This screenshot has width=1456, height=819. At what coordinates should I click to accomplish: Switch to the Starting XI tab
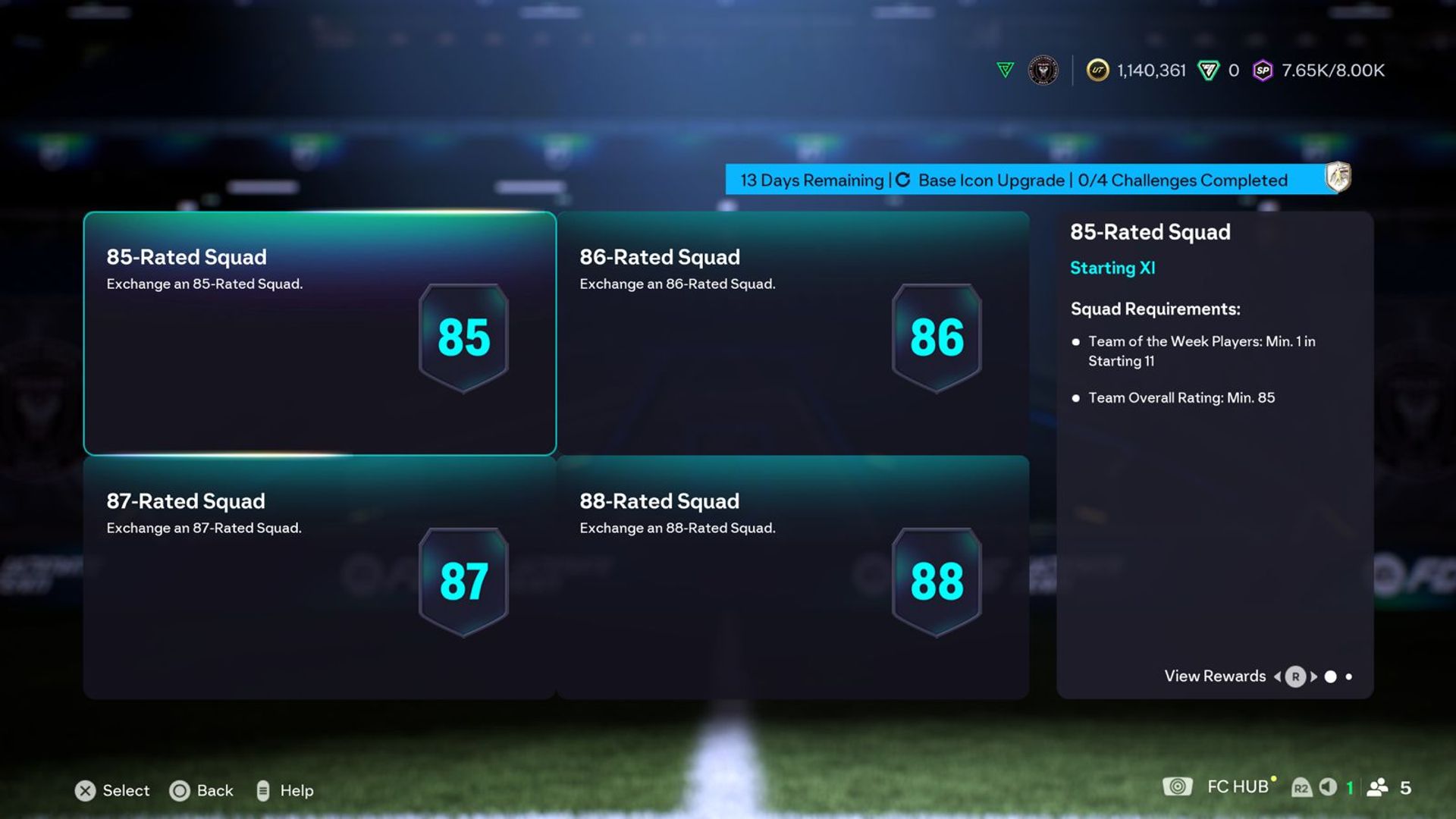point(1112,268)
